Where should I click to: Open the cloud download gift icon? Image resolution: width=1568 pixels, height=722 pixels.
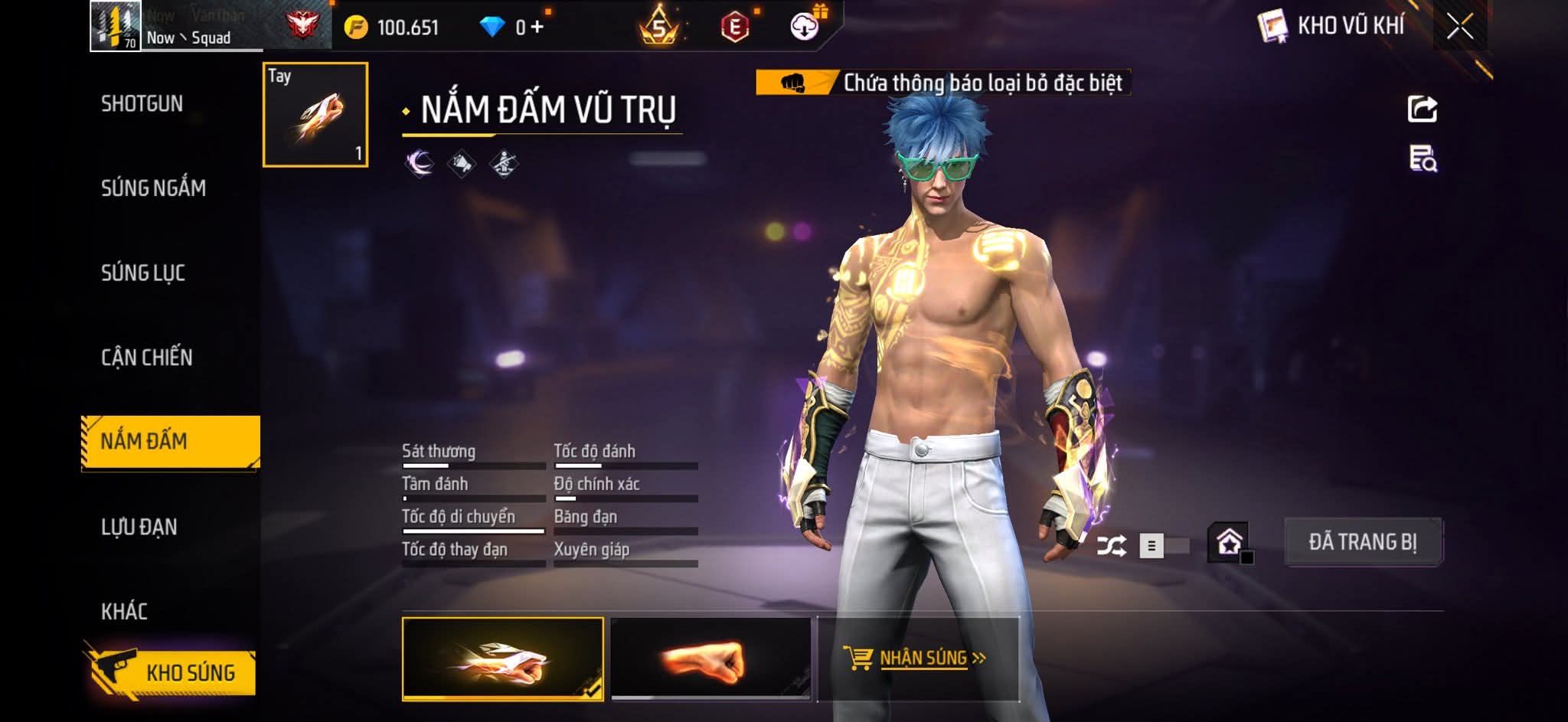(804, 28)
